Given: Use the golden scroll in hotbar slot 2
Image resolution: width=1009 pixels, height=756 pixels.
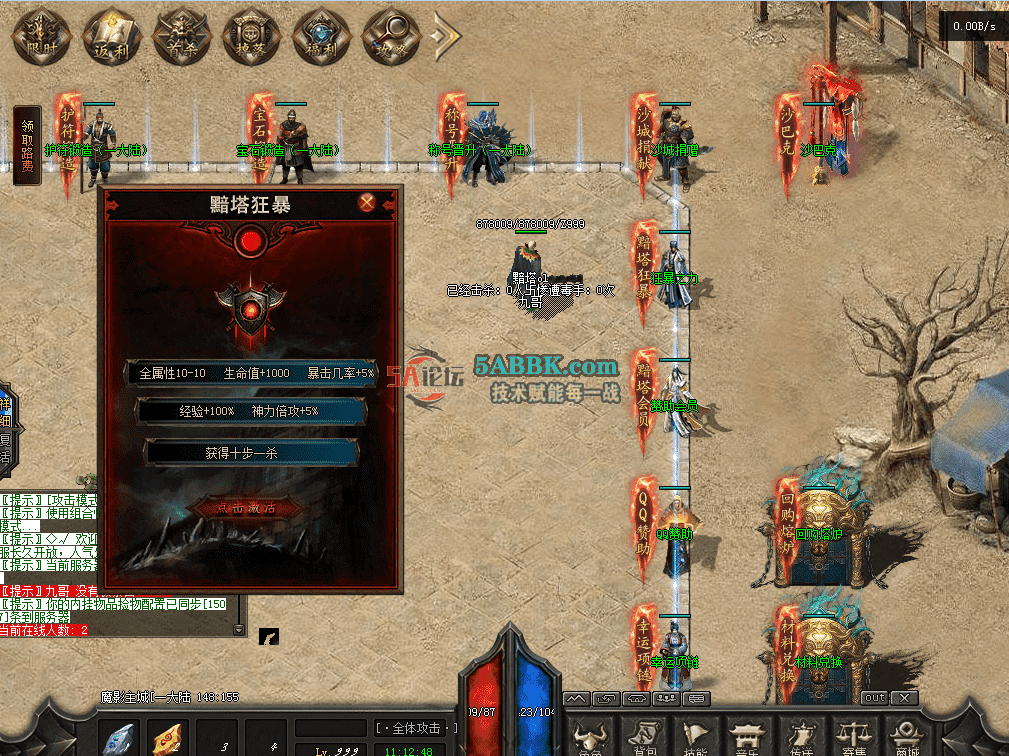Looking at the screenshot, I should [168, 738].
